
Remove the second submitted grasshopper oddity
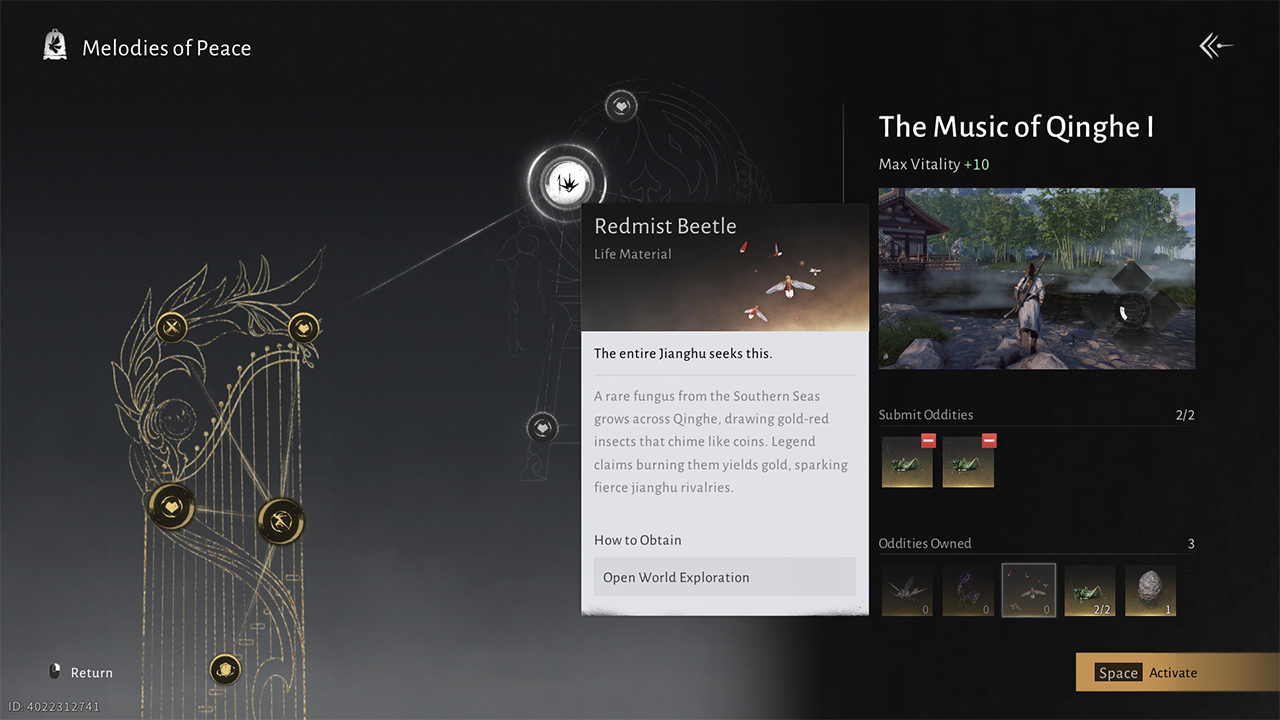point(989,440)
